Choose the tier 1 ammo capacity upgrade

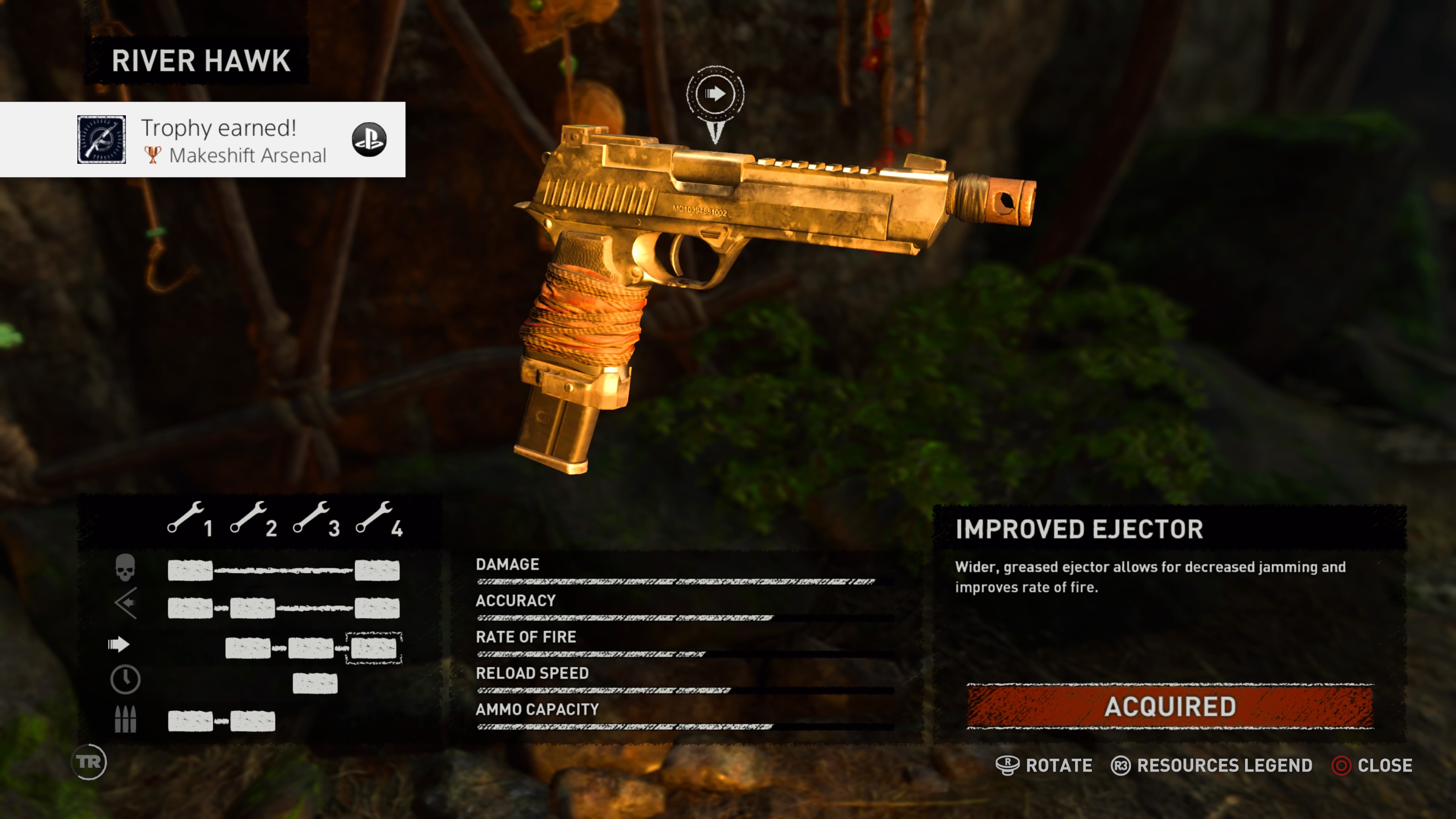(190, 721)
